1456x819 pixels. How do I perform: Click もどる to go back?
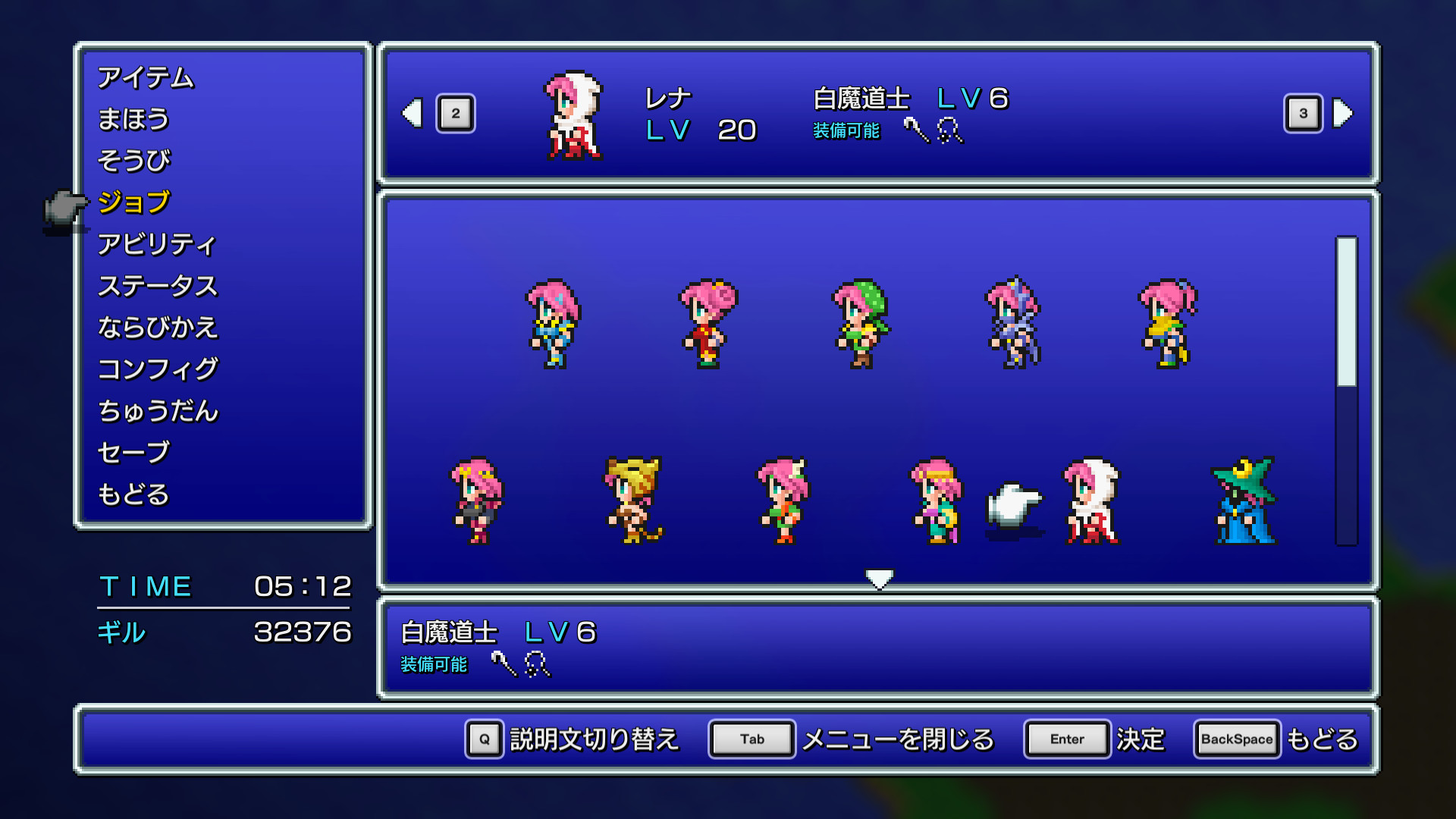point(133,494)
